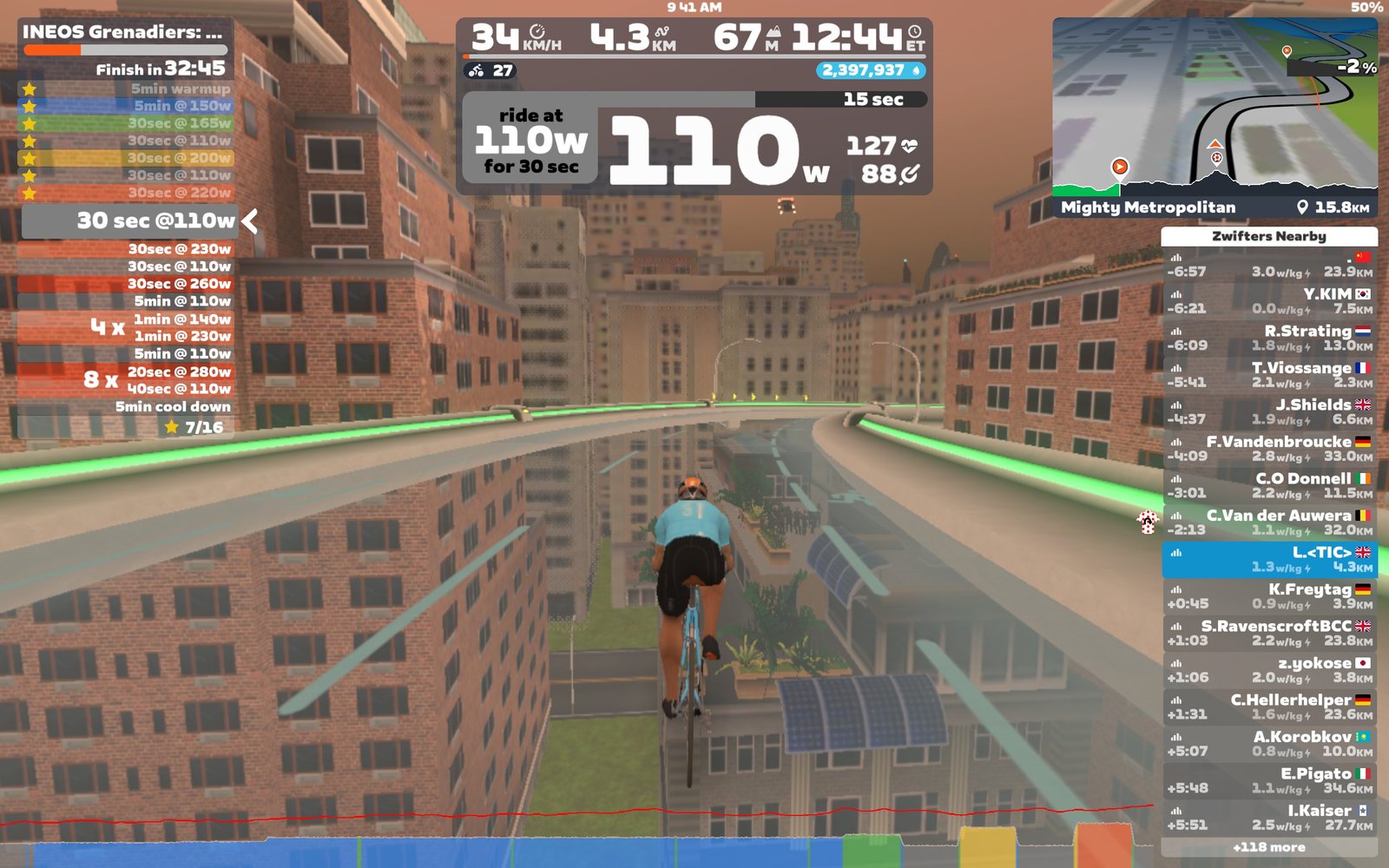Choose S.RavenscroftBCC from the list

click(1269, 633)
